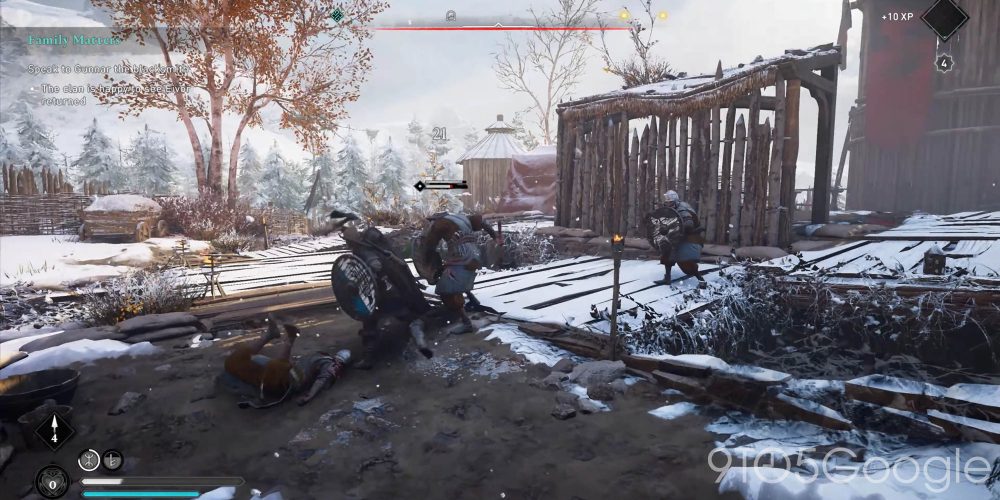
Task: Open the skill point diamond icon
Action: point(944,17)
